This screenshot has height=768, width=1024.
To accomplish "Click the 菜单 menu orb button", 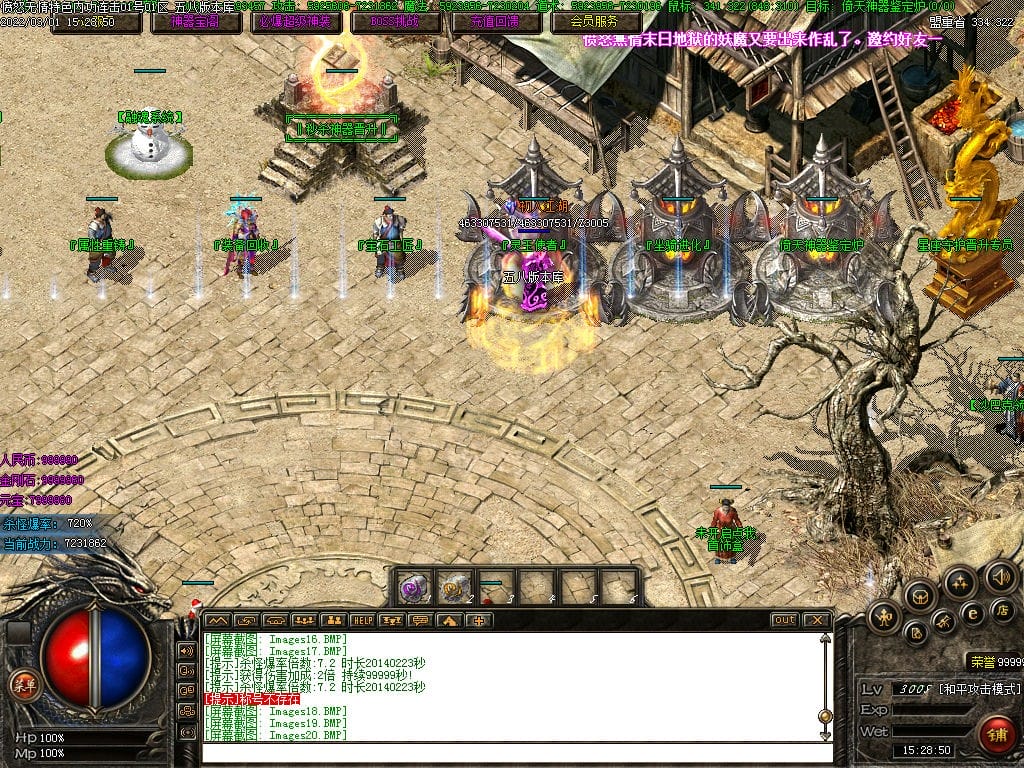I will click(x=22, y=685).
